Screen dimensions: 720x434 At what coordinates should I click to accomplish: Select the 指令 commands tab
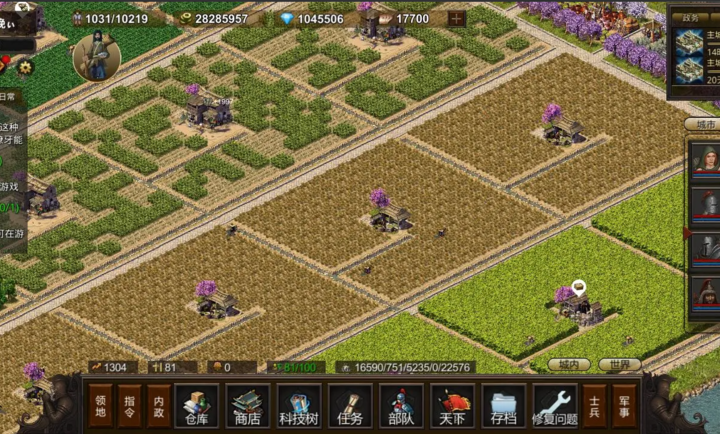[130, 406]
